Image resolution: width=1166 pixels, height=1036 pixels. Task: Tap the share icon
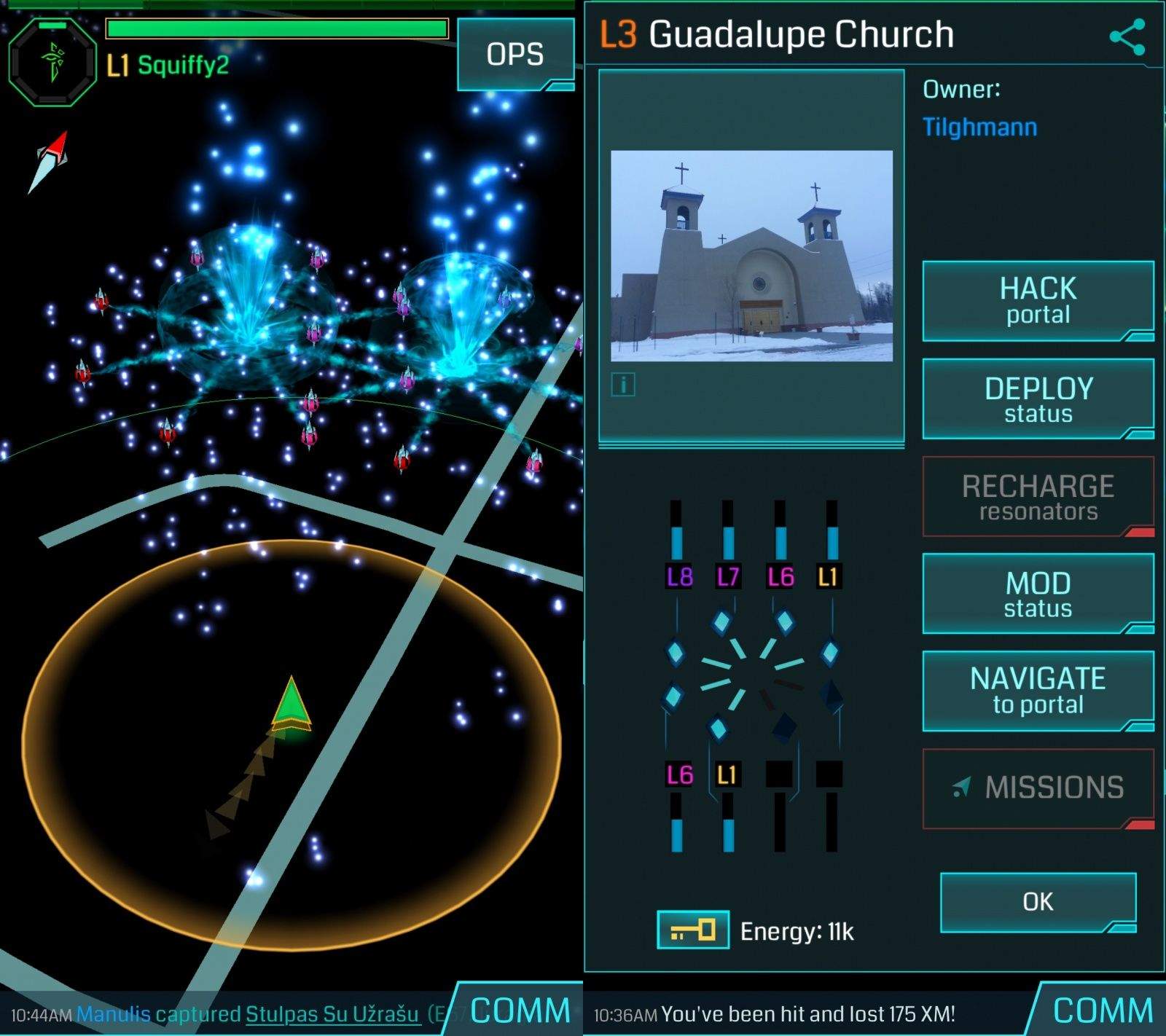pos(1127,38)
